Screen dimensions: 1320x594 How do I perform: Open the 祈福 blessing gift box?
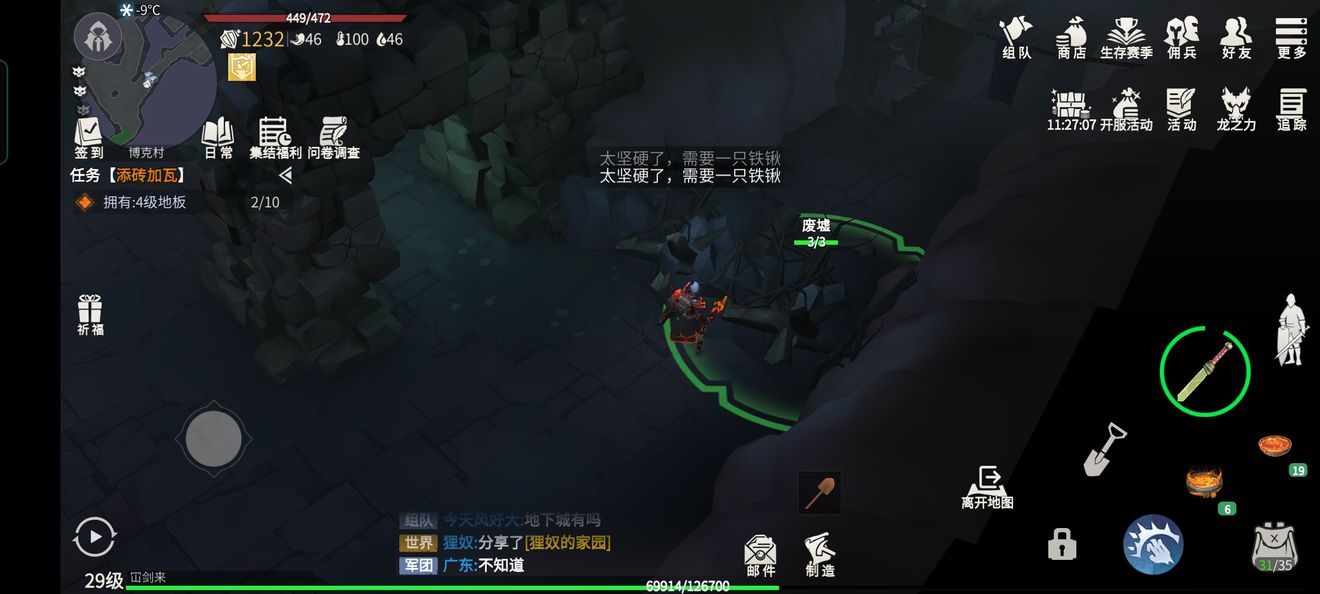(90, 314)
